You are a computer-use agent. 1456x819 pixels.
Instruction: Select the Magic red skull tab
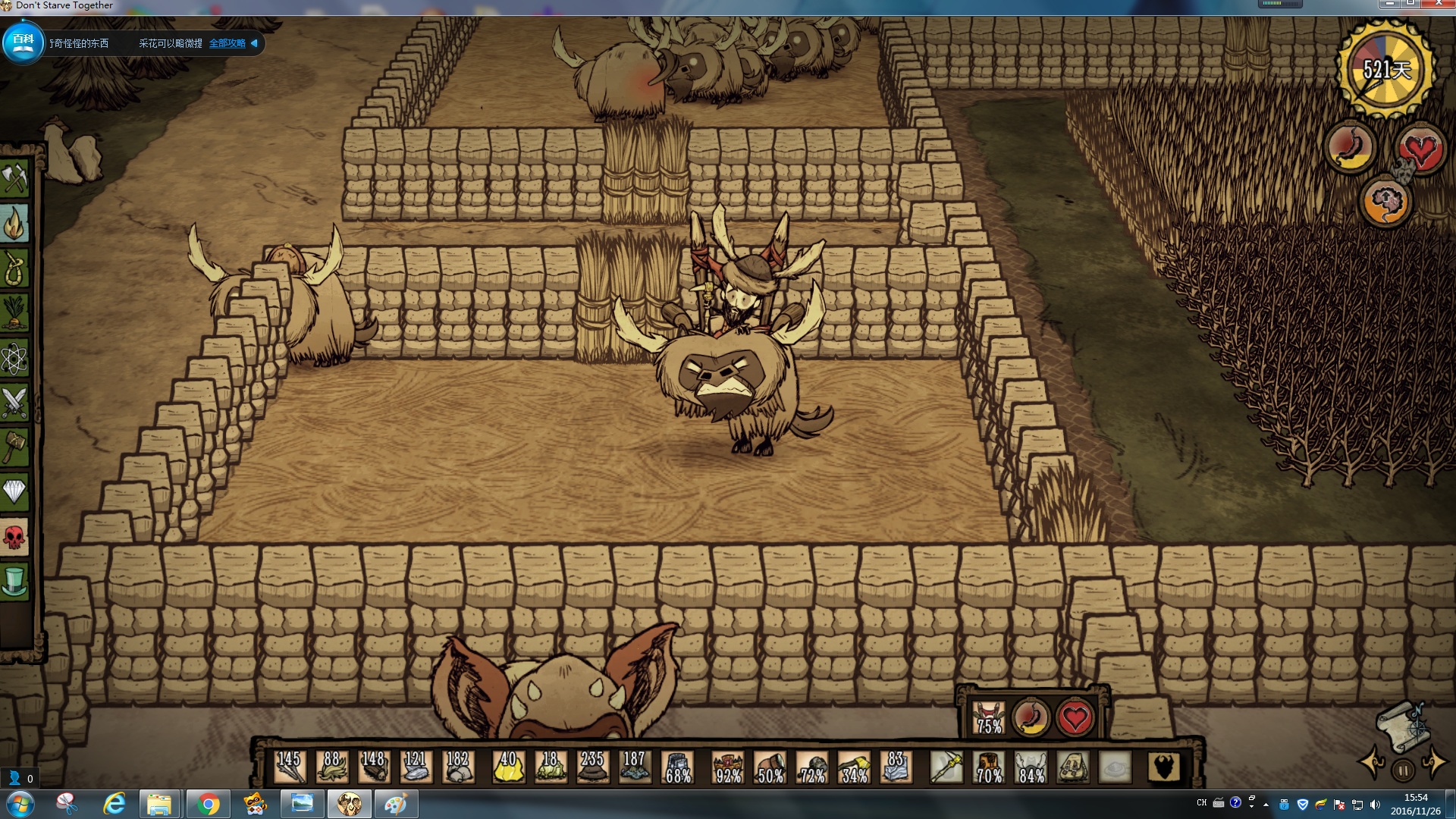(x=14, y=537)
